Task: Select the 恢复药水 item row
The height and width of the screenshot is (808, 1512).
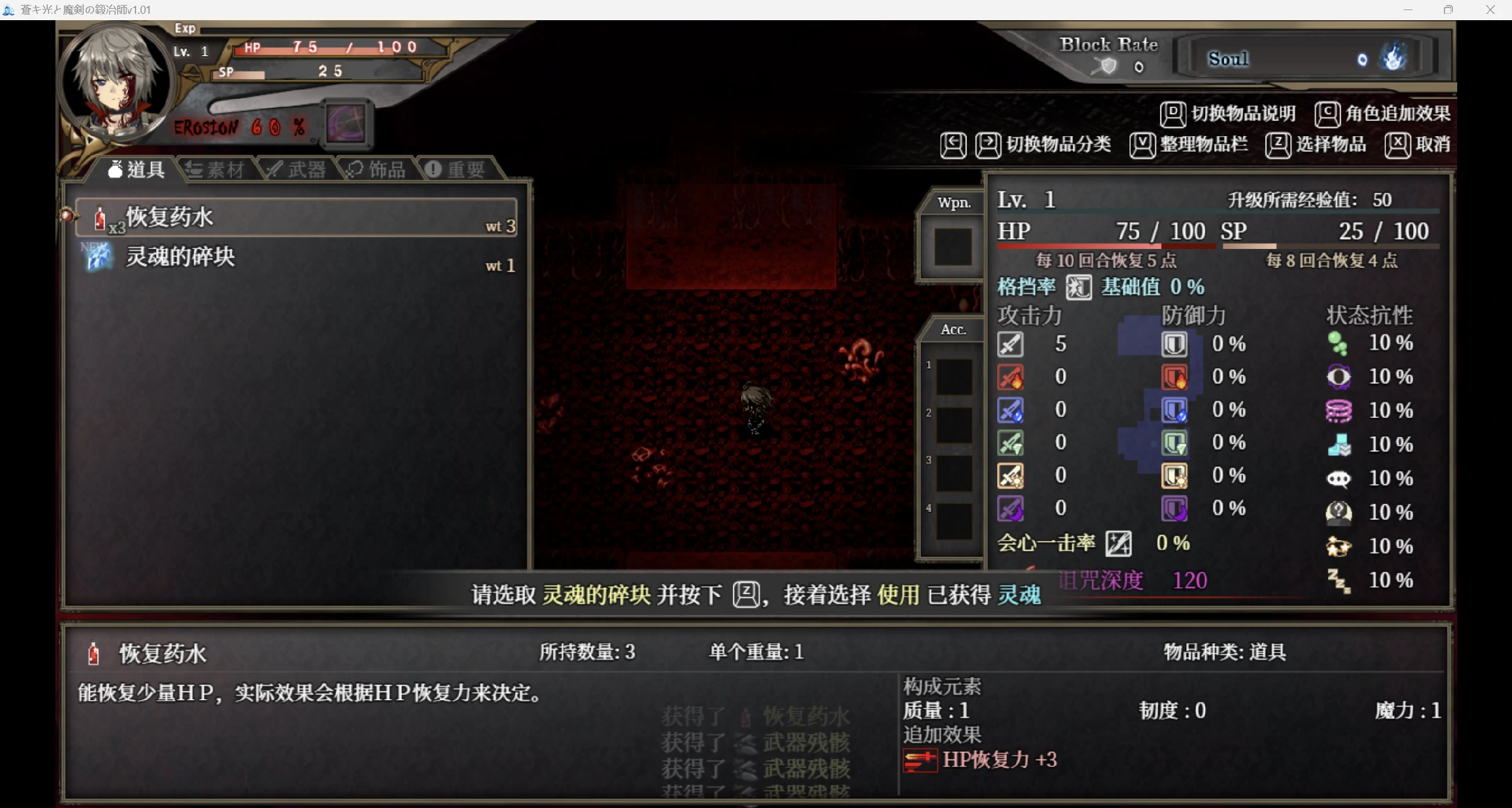Action: point(296,218)
